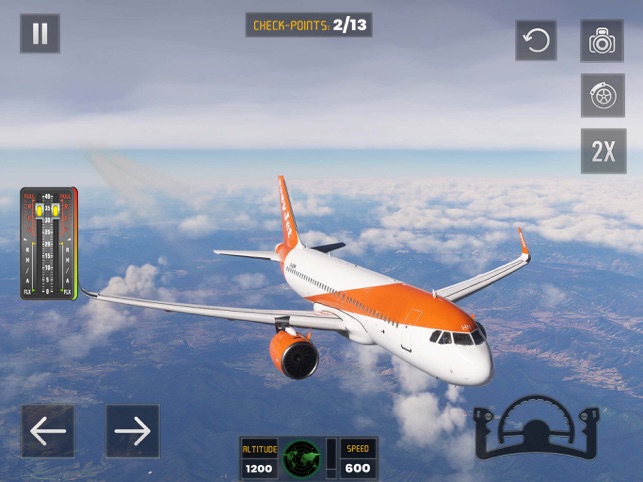The image size is (643, 482).
Task: Steer right with the right arrow button
Action: point(132,431)
